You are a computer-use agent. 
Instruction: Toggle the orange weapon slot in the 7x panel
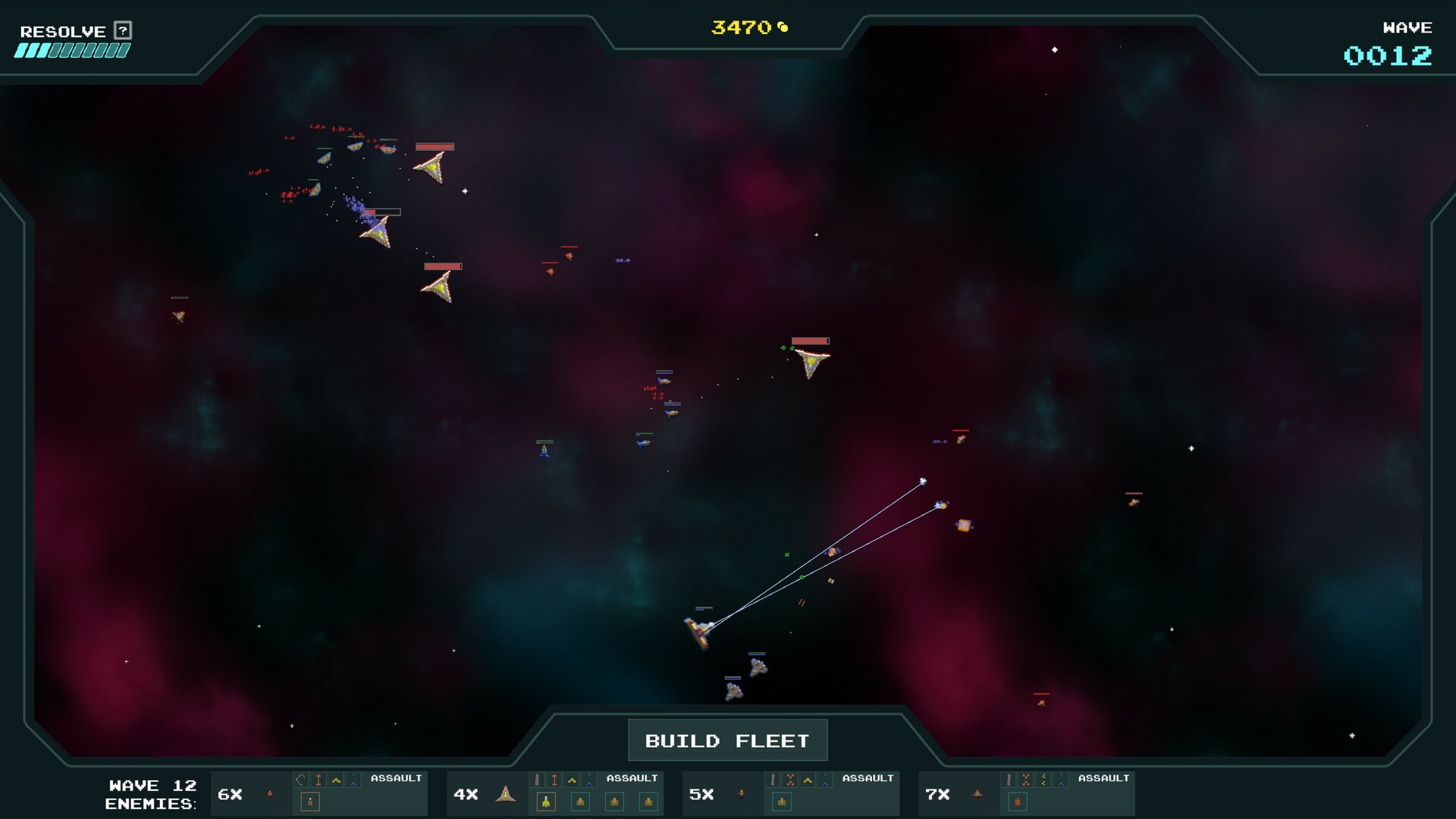click(1018, 801)
